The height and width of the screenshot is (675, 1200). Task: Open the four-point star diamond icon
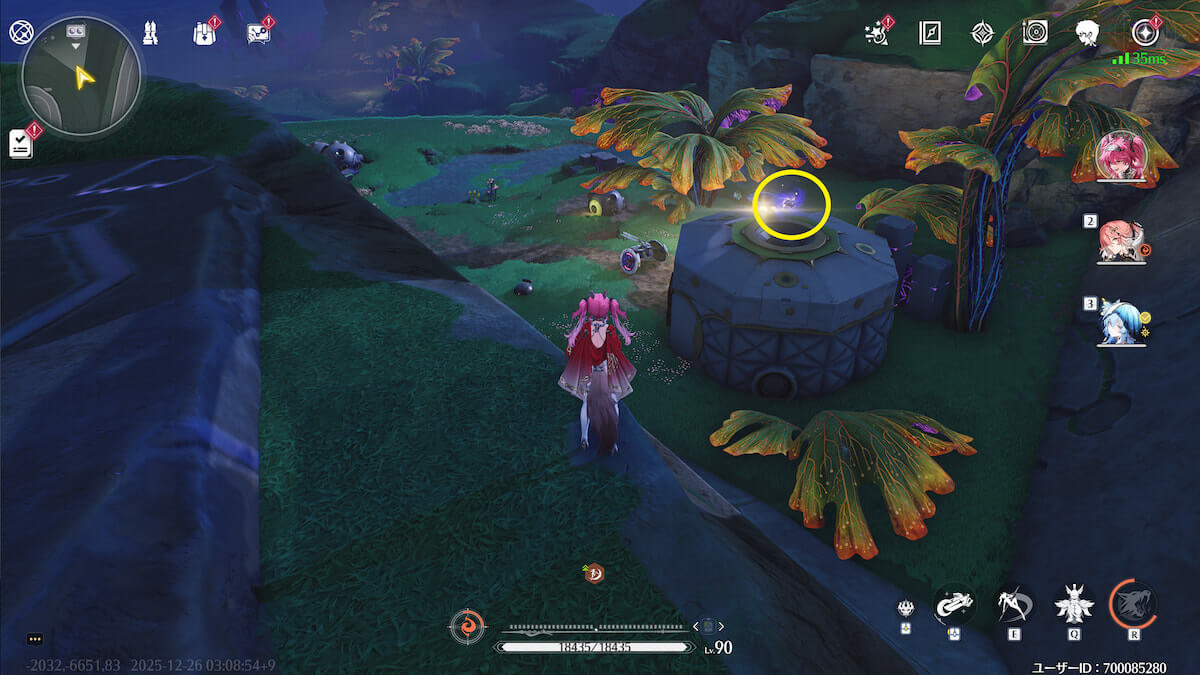point(983,33)
